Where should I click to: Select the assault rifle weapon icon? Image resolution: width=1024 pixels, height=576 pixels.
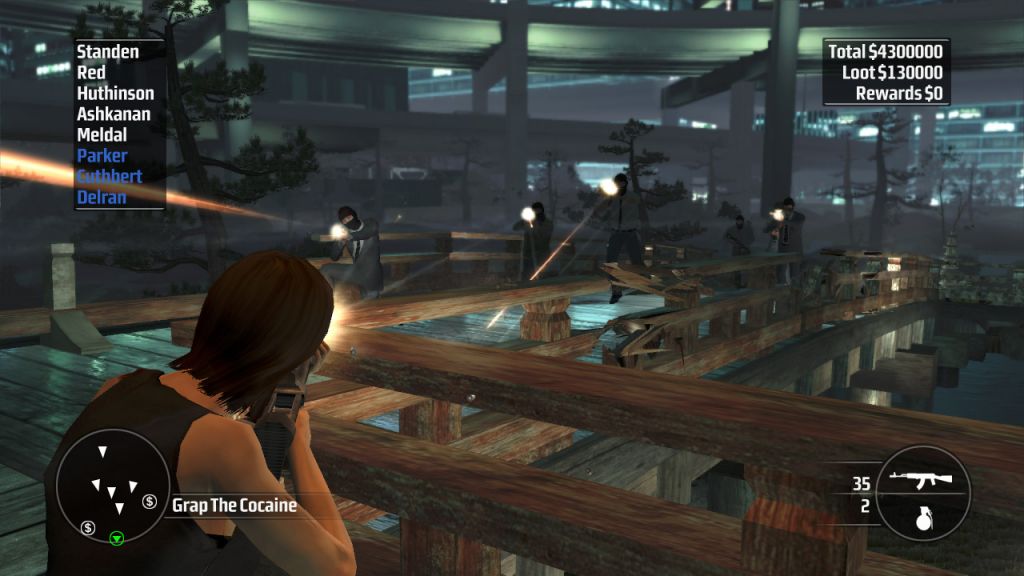pyautogui.click(x=919, y=480)
